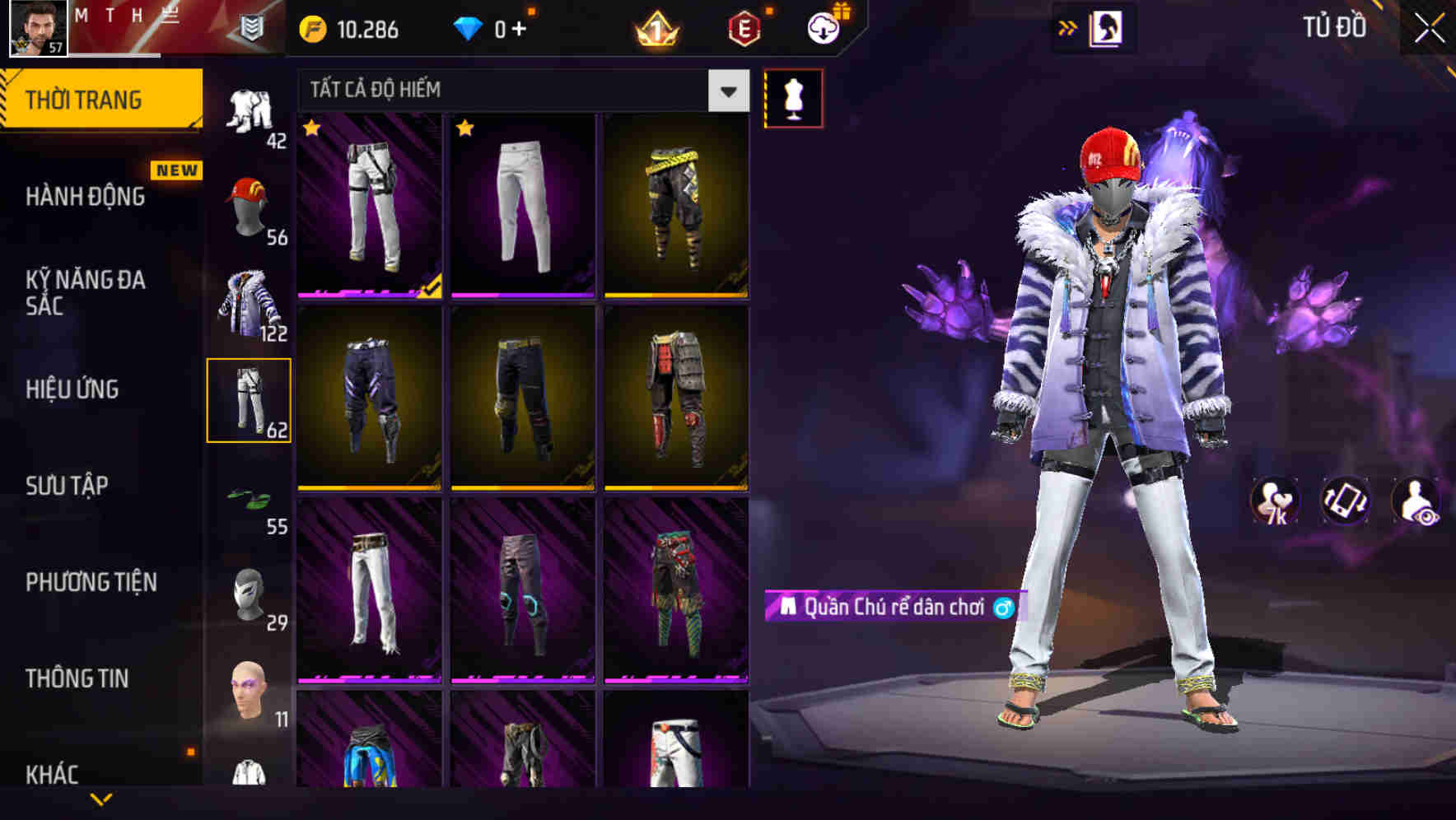Select the slippers category icon labeled 55

click(x=250, y=501)
